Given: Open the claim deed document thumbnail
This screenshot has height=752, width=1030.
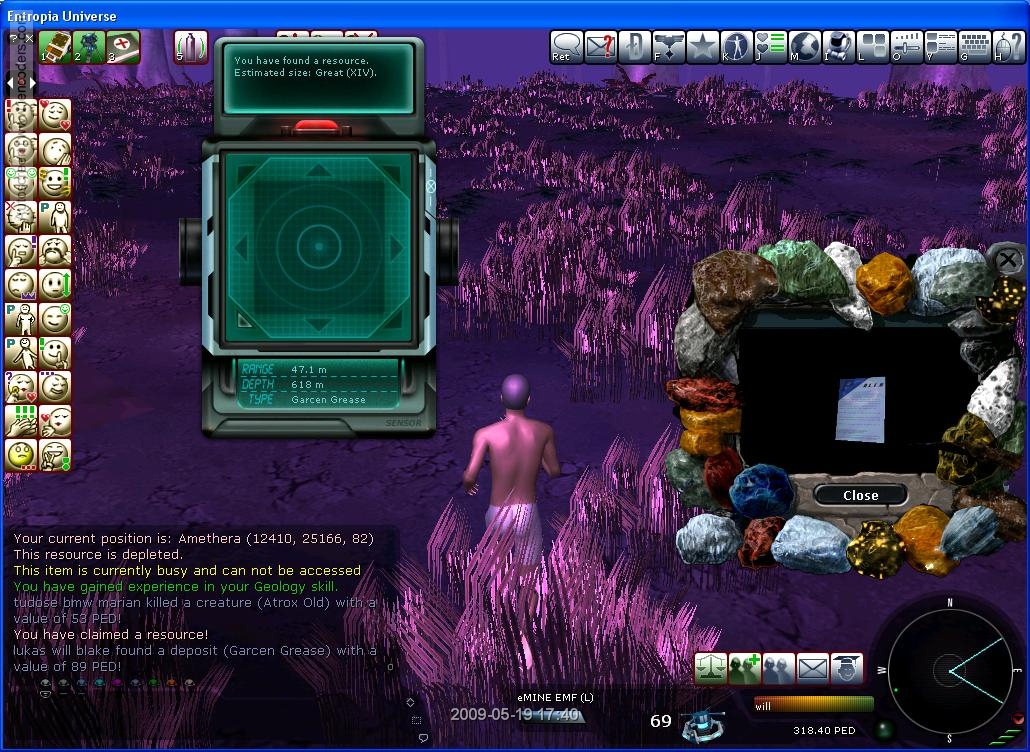Looking at the screenshot, I should [859, 408].
